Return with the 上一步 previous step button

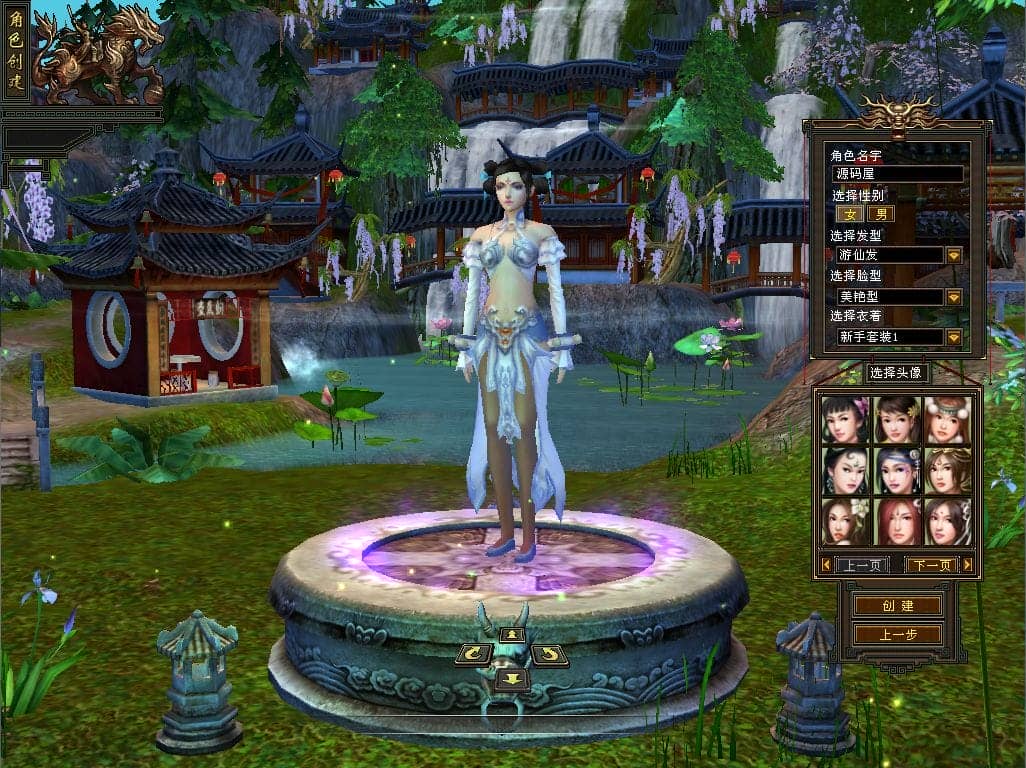897,635
